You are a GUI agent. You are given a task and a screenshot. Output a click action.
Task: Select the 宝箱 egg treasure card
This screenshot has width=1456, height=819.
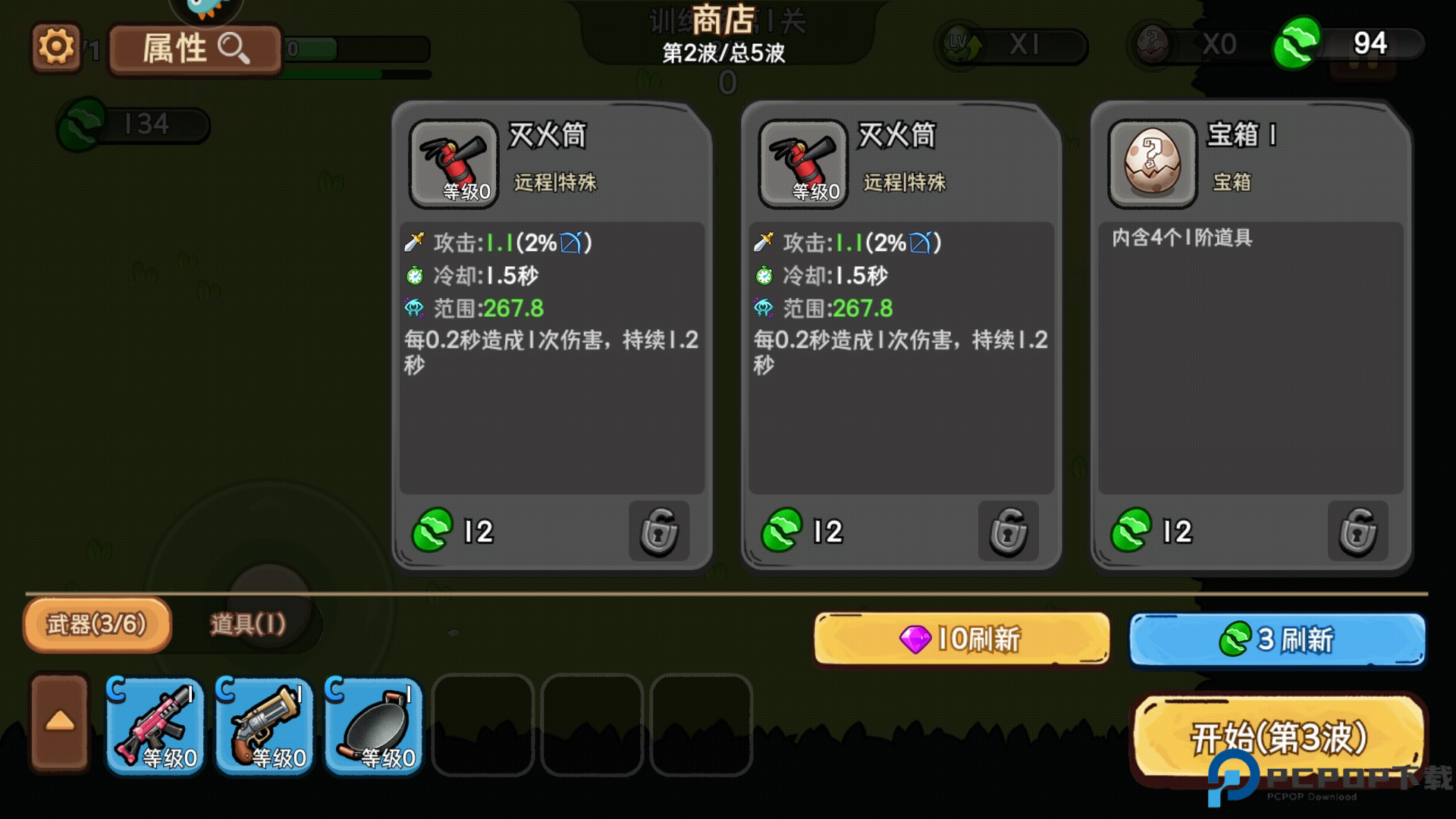click(x=1250, y=334)
